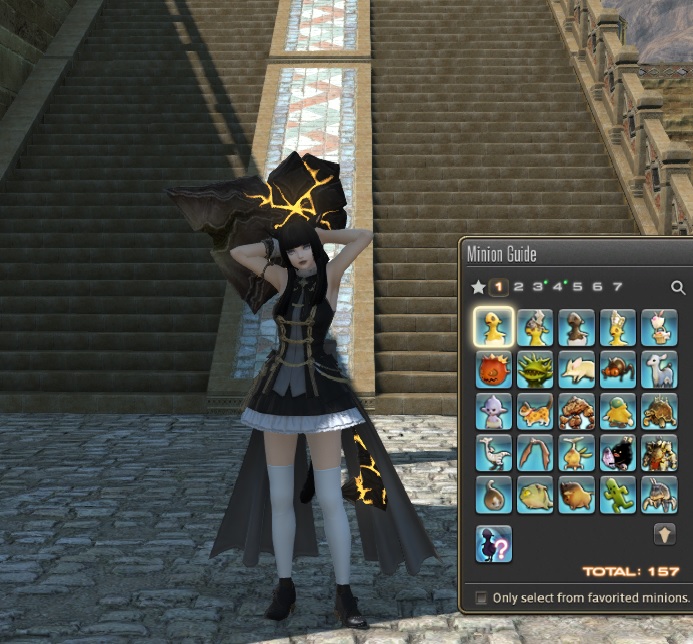Go to minion page 4

pyautogui.click(x=557, y=287)
